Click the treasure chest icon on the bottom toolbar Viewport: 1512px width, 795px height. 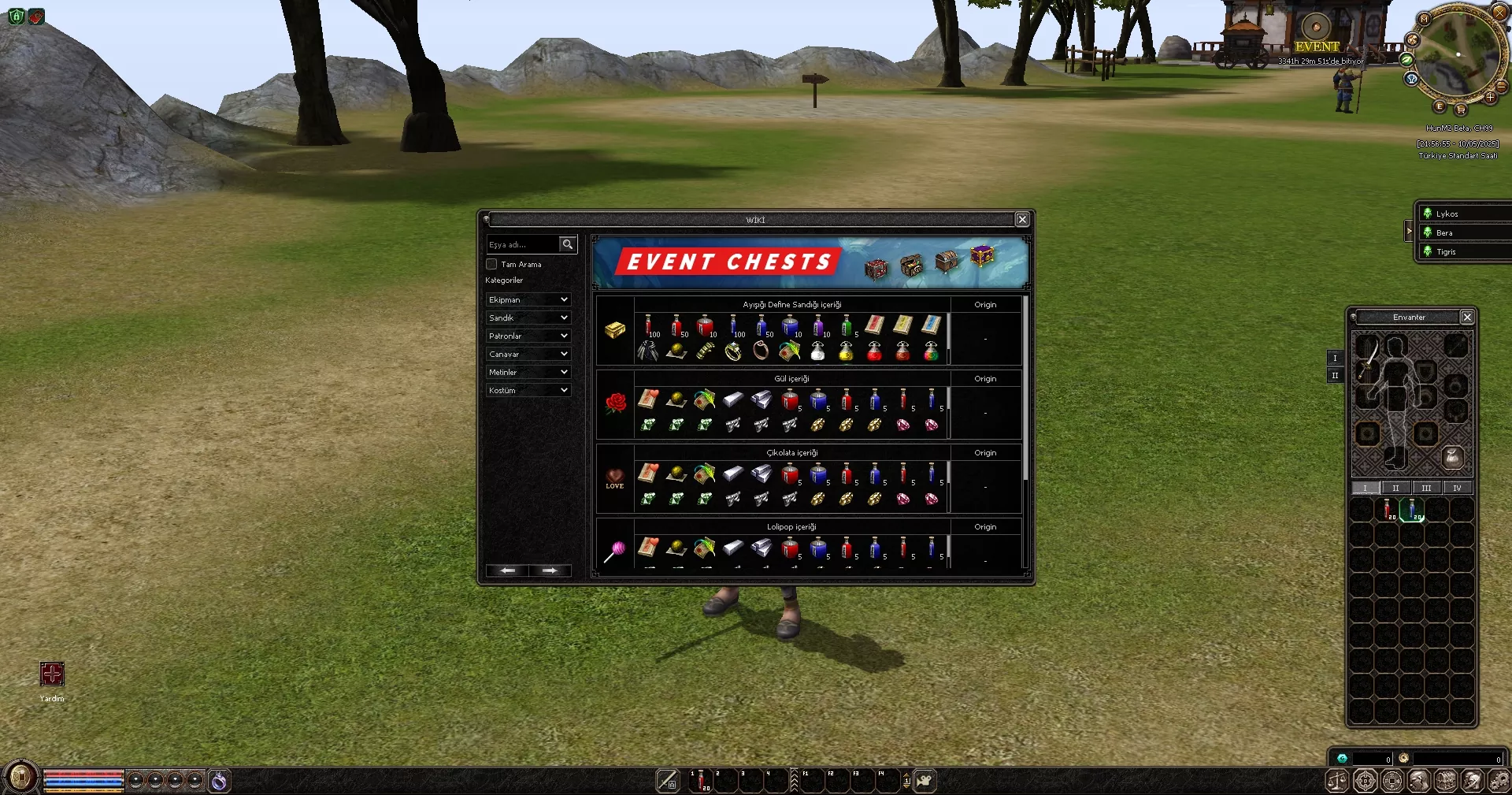tap(1447, 781)
